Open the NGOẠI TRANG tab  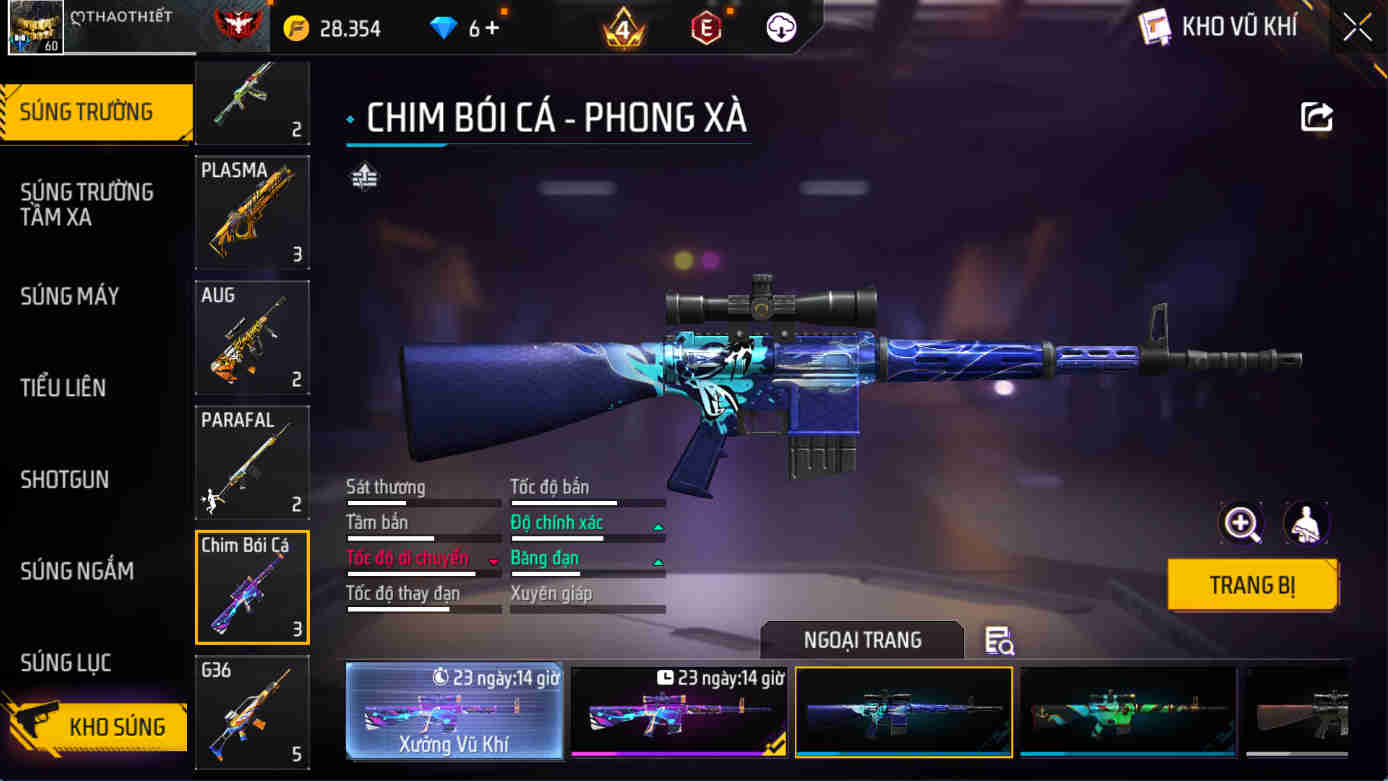point(861,640)
